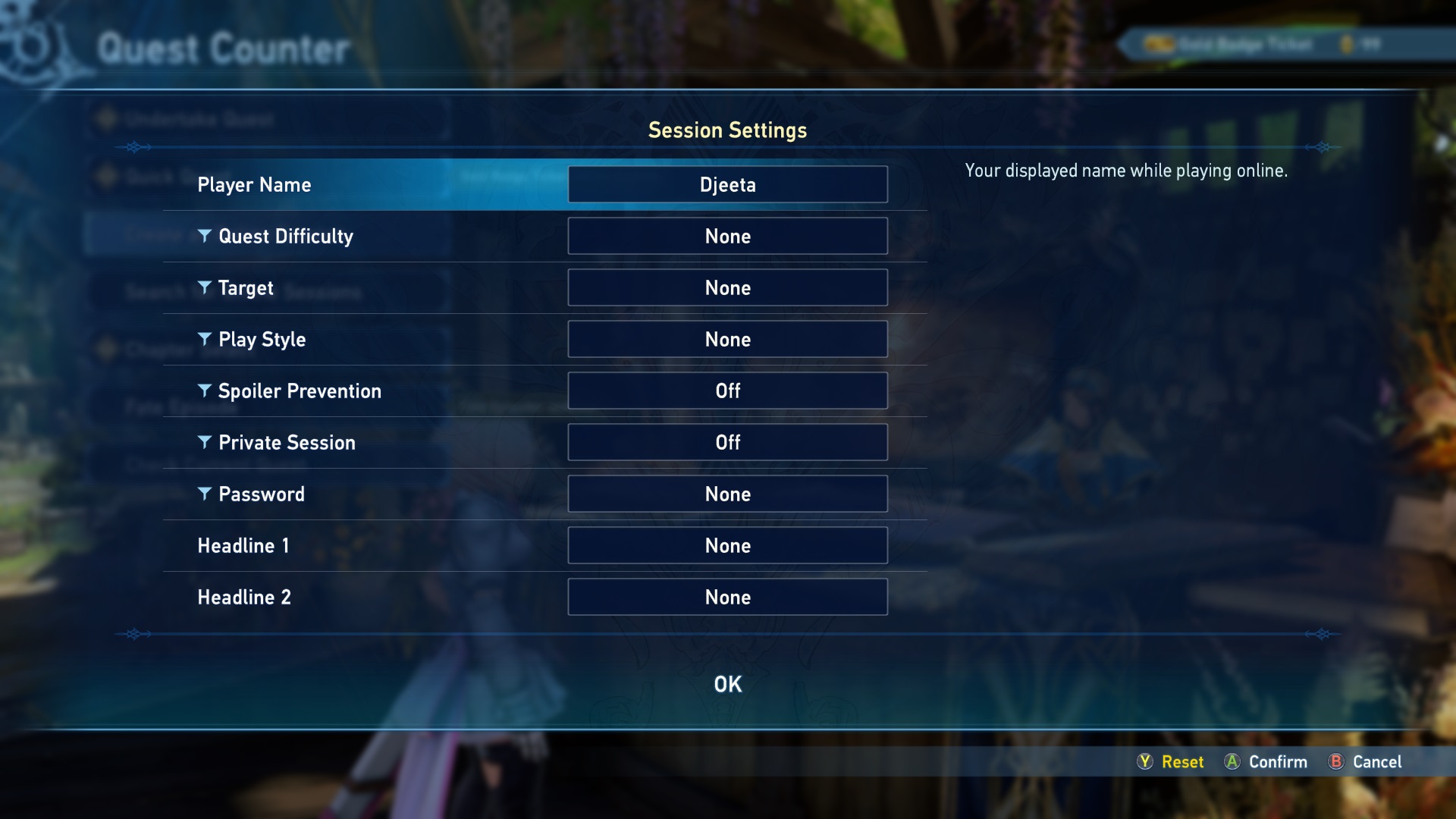Cancel out of Session Settings
Screen dimensions: 1456x819
1365,761
